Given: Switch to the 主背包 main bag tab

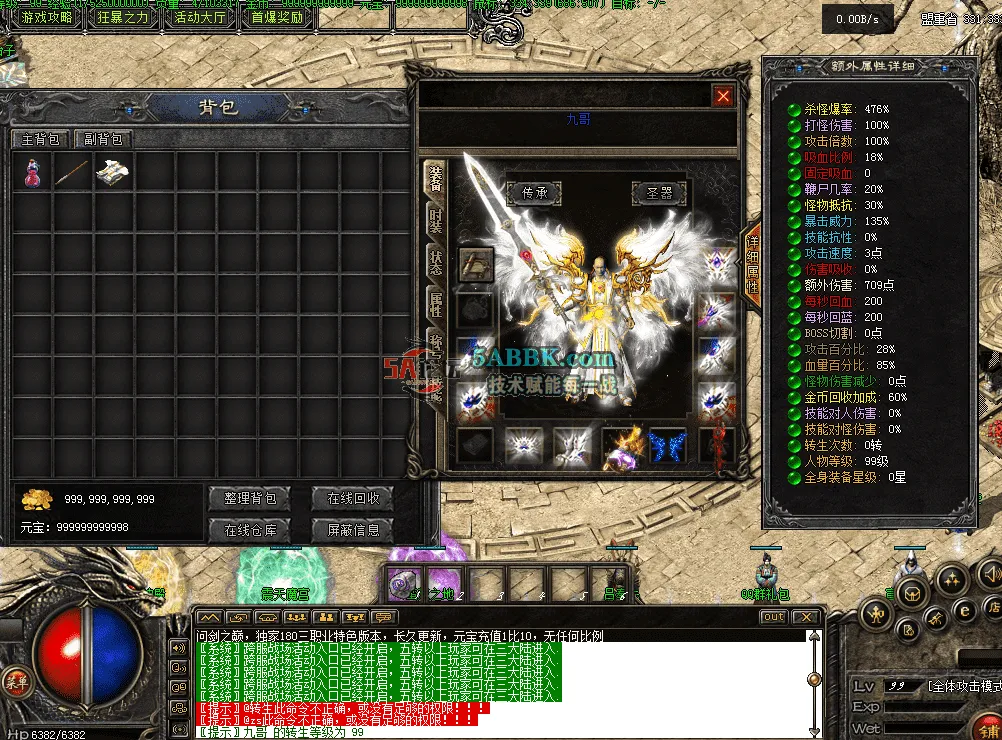Looking at the screenshot, I should (x=41, y=140).
